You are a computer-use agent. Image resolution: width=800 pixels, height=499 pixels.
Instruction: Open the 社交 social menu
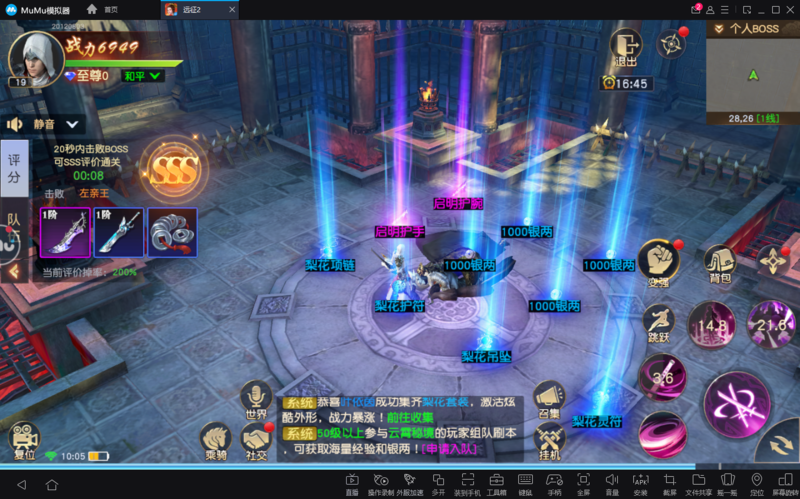[x=257, y=440]
